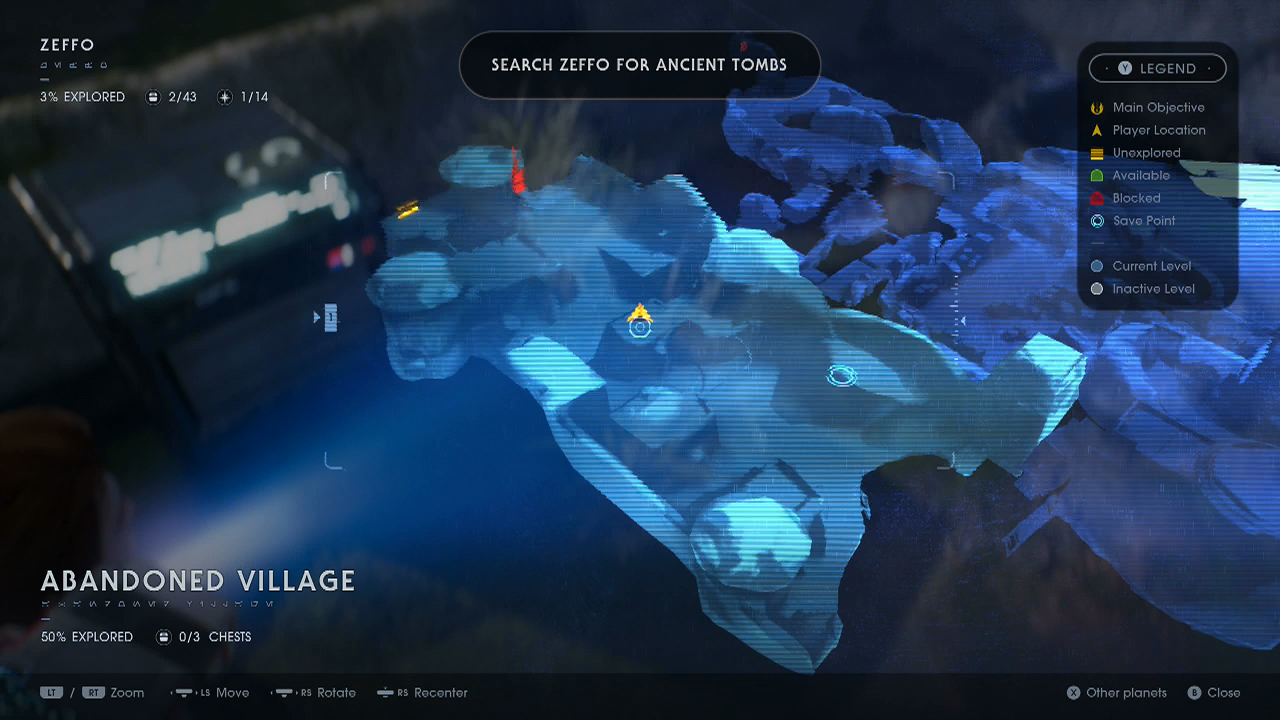Click the chests counter icon showing 2/43

pyautogui.click(x=152, y=97)
